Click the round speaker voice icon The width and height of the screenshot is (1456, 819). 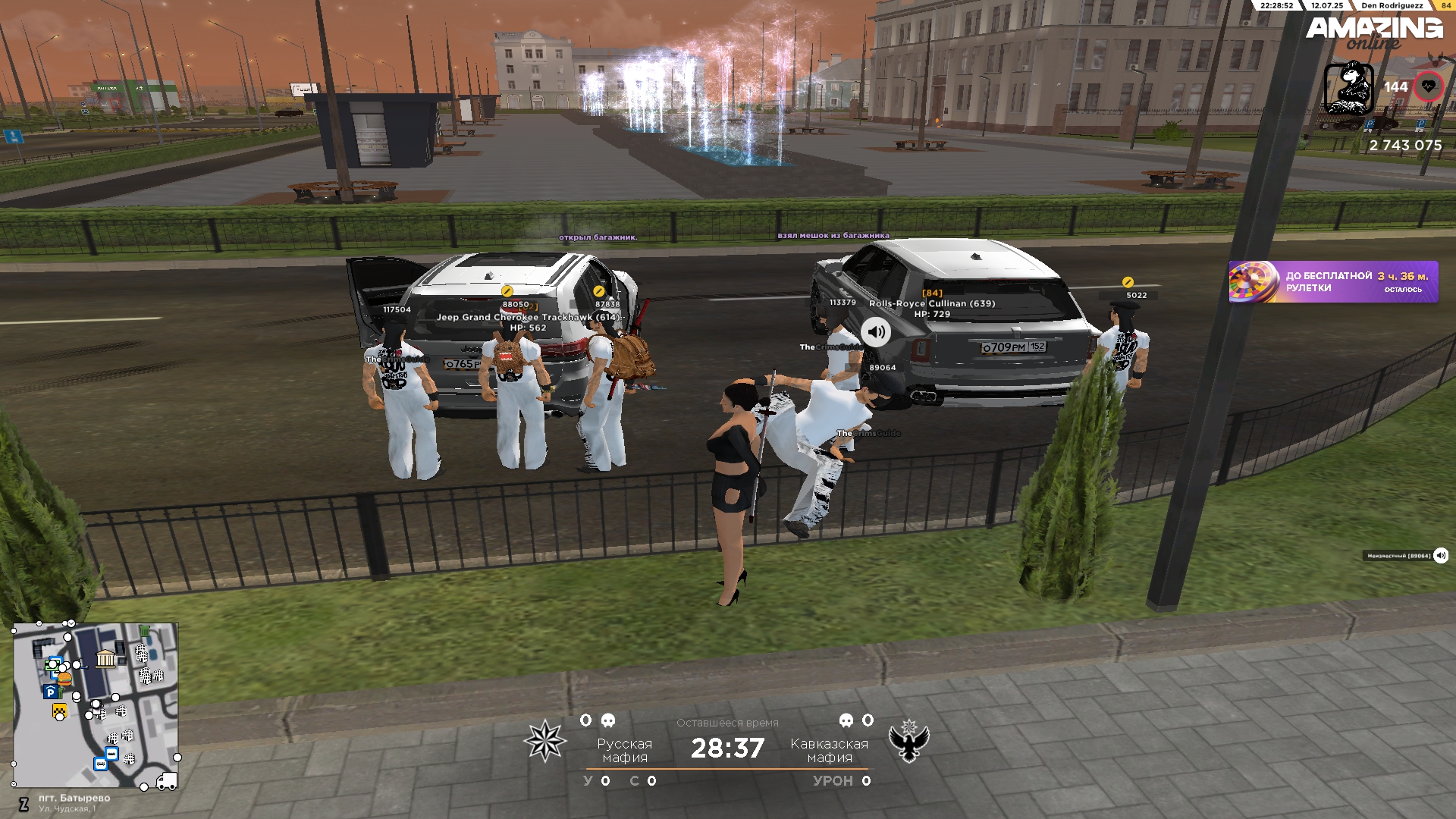pos(876,332)
